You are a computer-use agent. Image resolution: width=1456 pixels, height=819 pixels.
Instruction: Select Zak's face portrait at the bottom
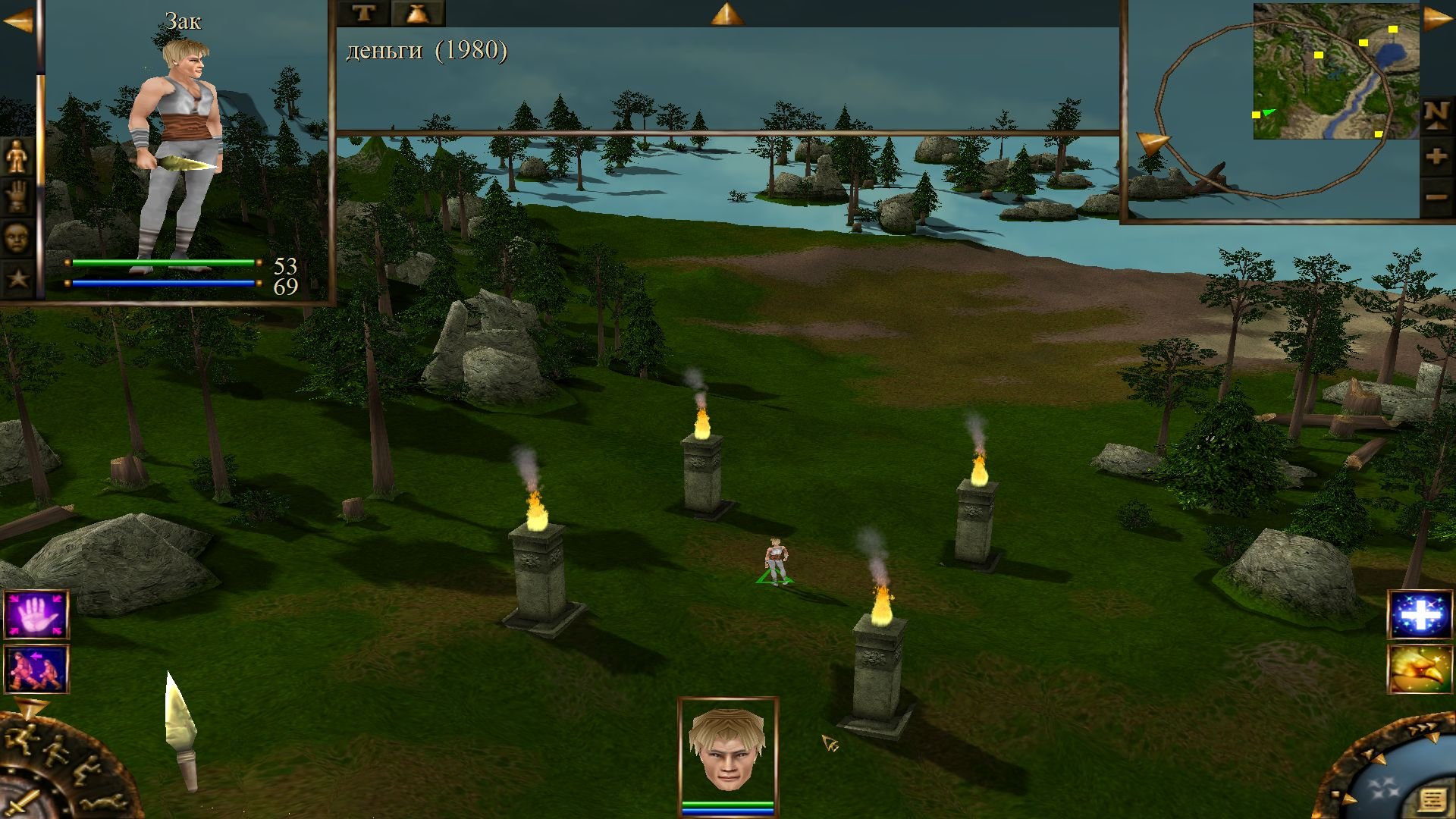(x=727, y=749)
